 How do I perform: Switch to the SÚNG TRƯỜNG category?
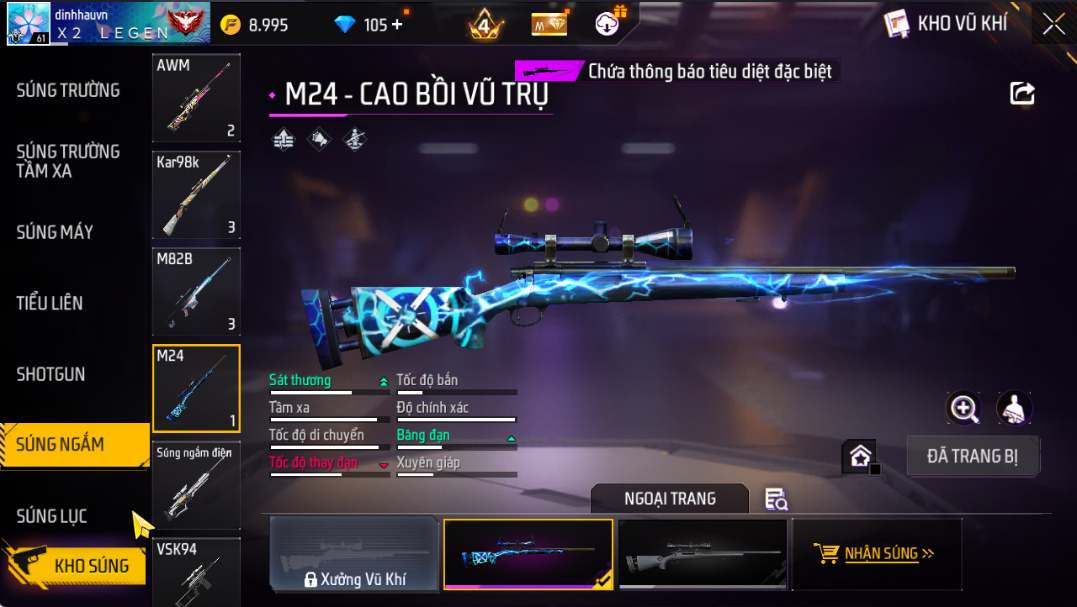[68, 90]
